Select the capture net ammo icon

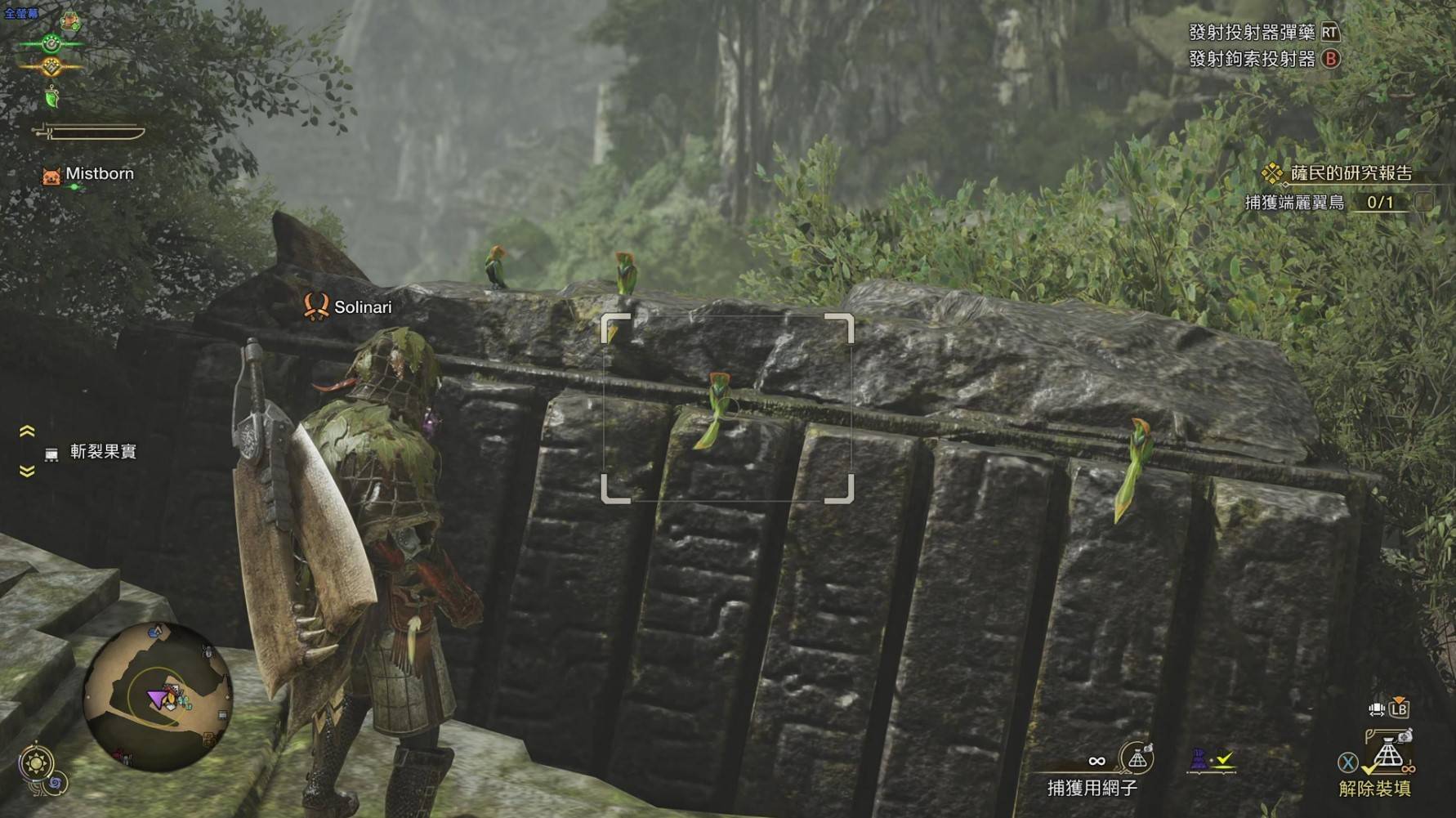tap(1137, 758)
